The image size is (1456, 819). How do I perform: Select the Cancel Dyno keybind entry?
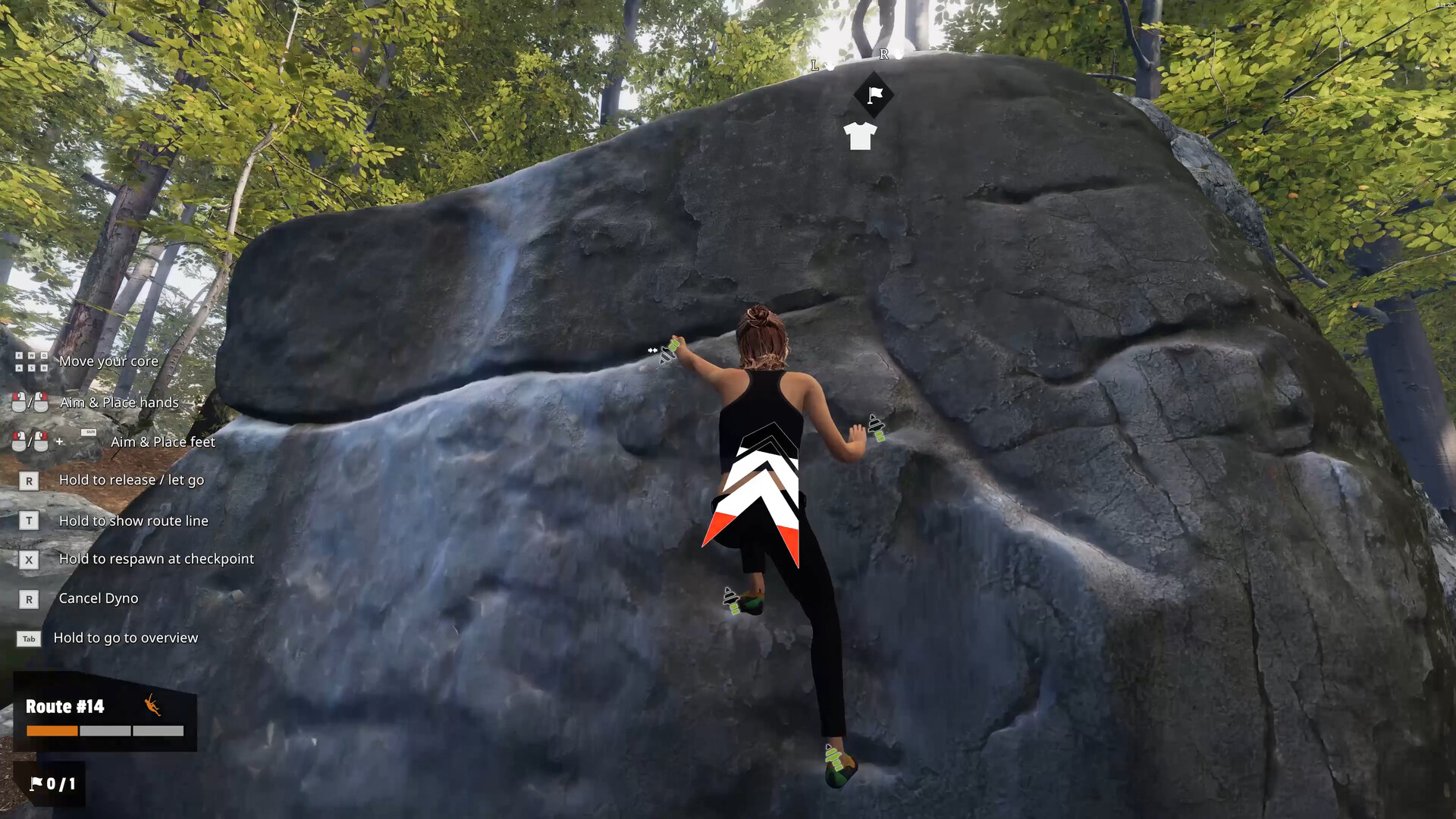(98, 598)
